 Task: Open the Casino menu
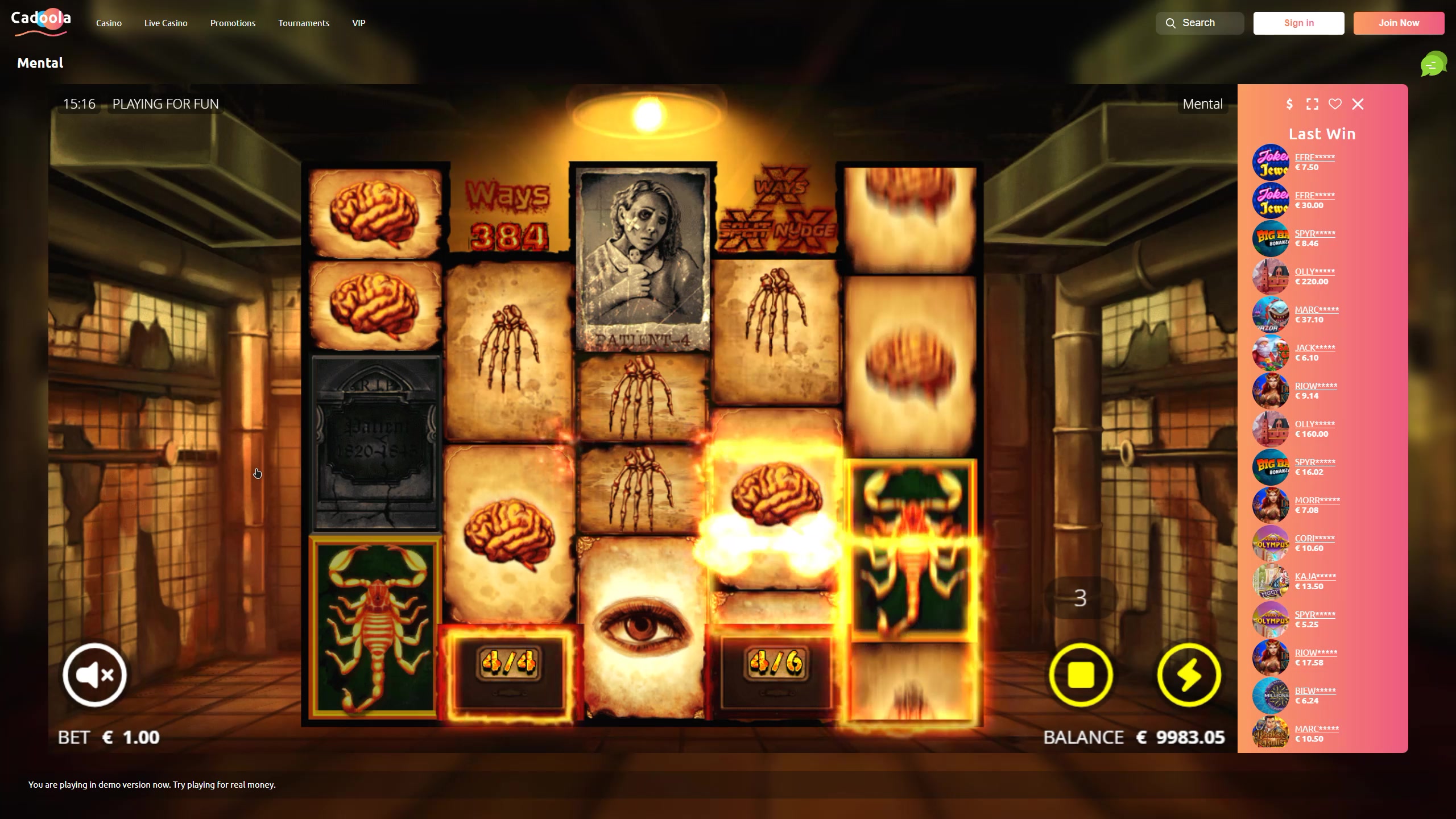tap(109, 23)
